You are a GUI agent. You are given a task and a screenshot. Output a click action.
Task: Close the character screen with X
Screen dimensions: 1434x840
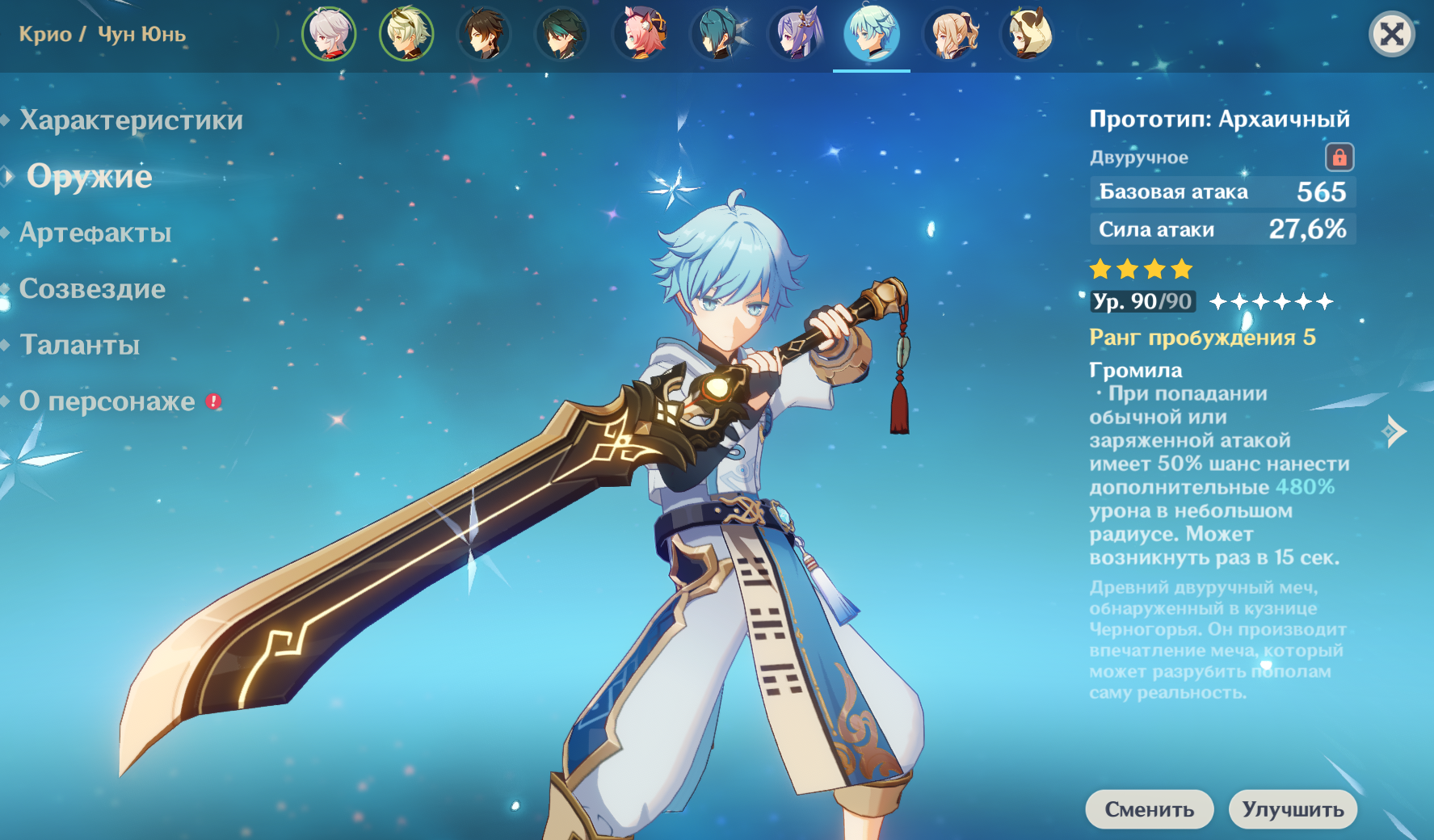[x=1391, y=35]
